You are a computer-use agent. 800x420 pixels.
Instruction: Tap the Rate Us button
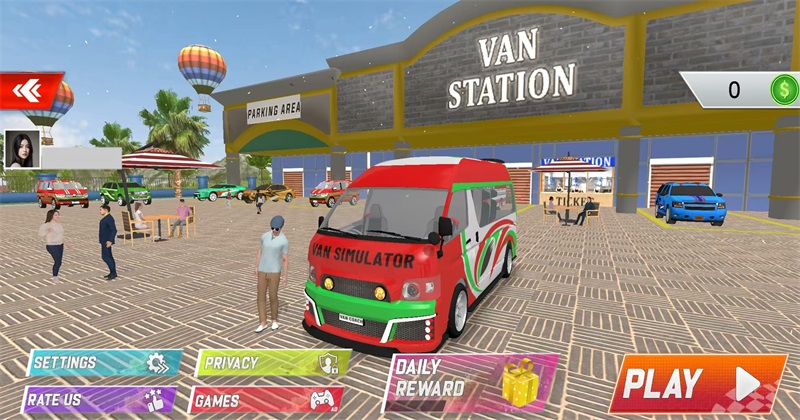[100, 401]
